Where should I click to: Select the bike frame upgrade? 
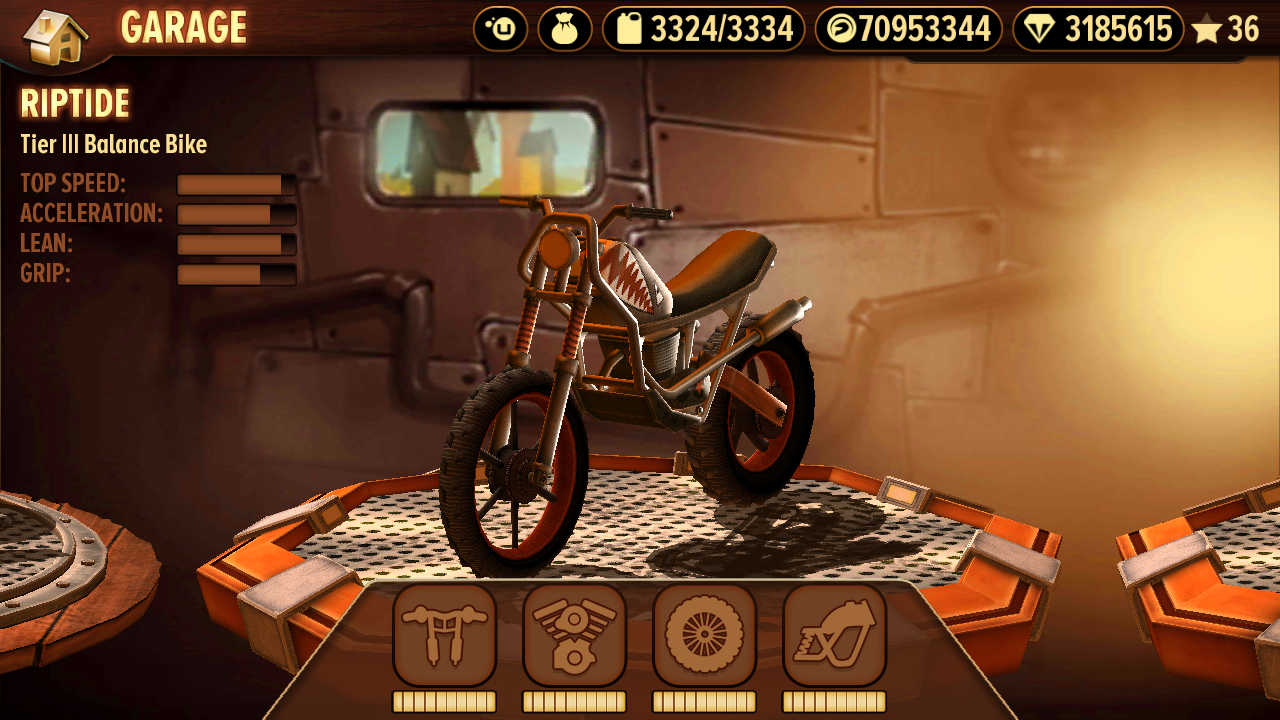(834, 635)
